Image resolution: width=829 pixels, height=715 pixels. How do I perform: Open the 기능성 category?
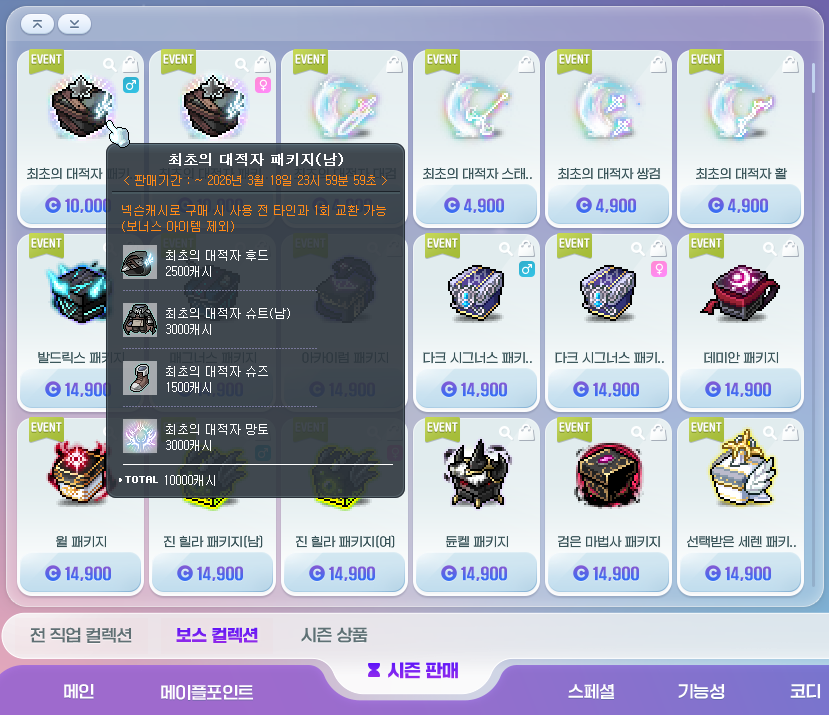pos(700,691)
